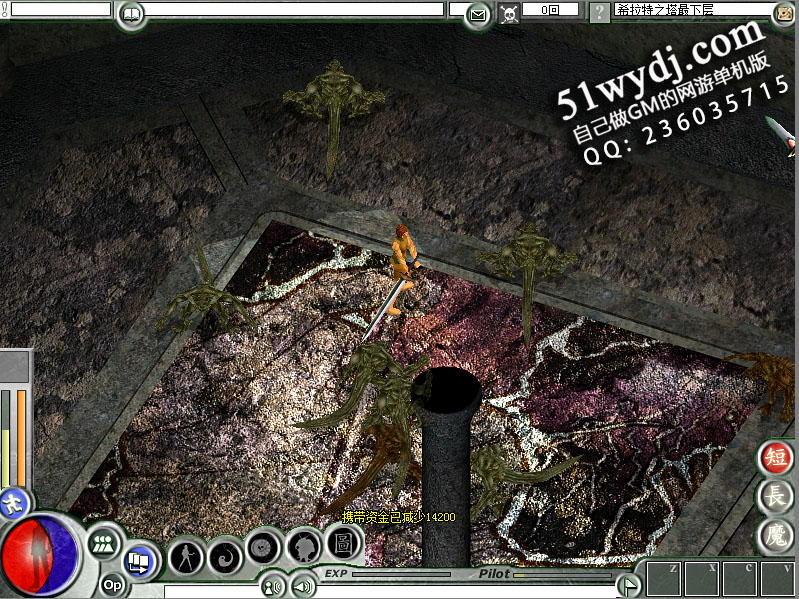The width and height of the screenshot is (799, 599).
Task: Click the skull and crossbones icon
Action: pos(508,14)
